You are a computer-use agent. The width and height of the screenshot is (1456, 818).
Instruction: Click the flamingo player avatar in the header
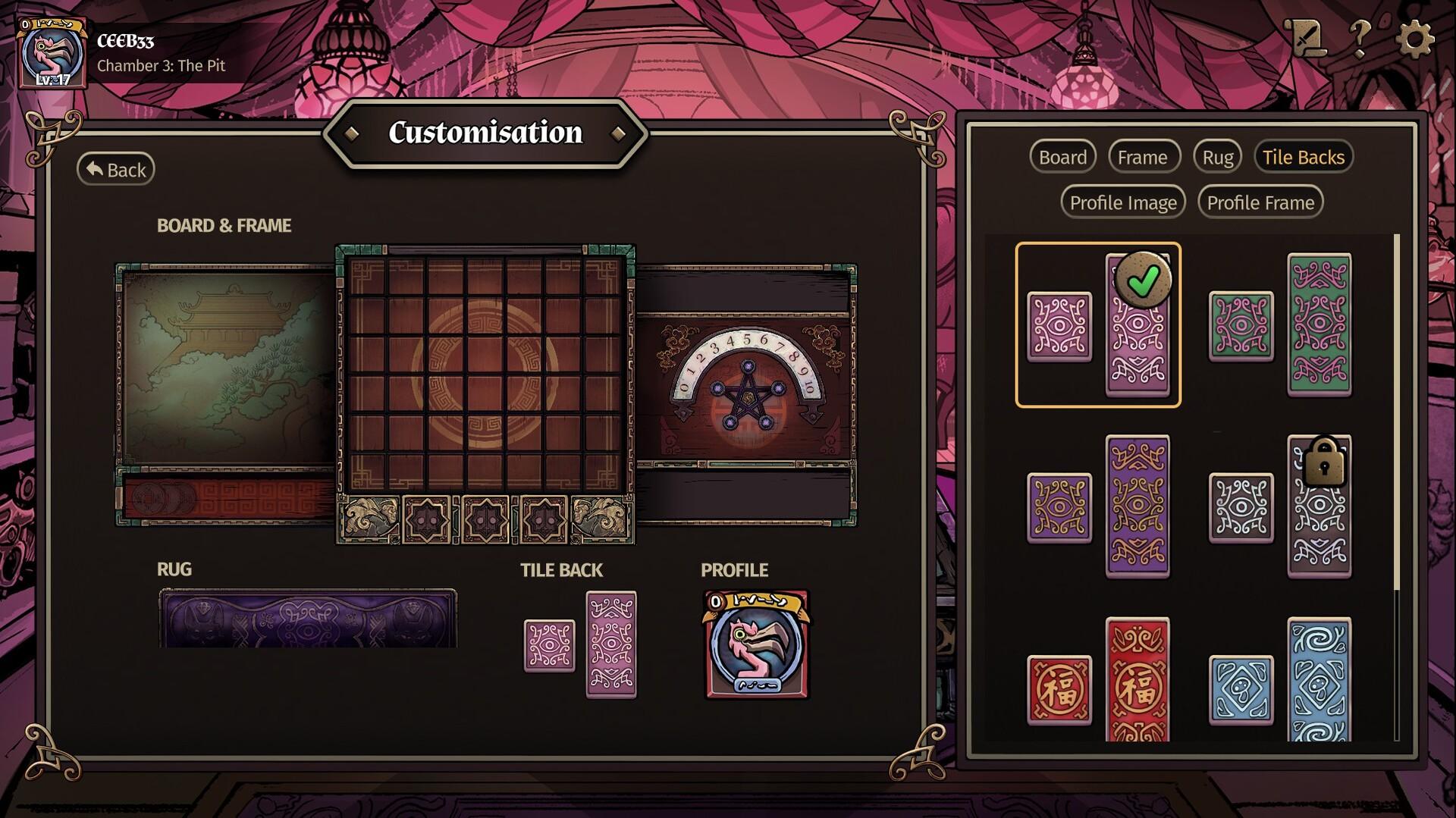pyautogui.click(x=52, y=55)
